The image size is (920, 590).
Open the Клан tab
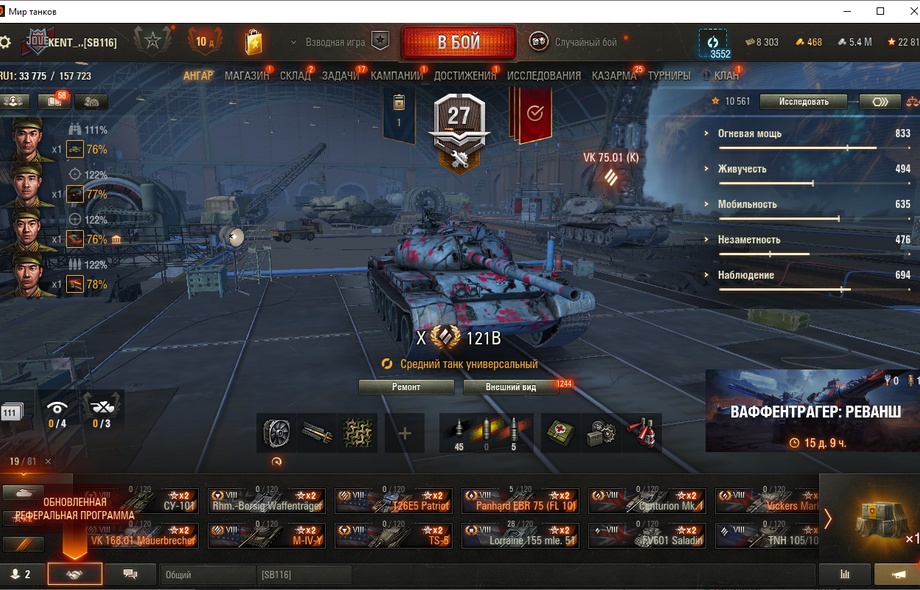pyautogui.click(x=726, y=76)
